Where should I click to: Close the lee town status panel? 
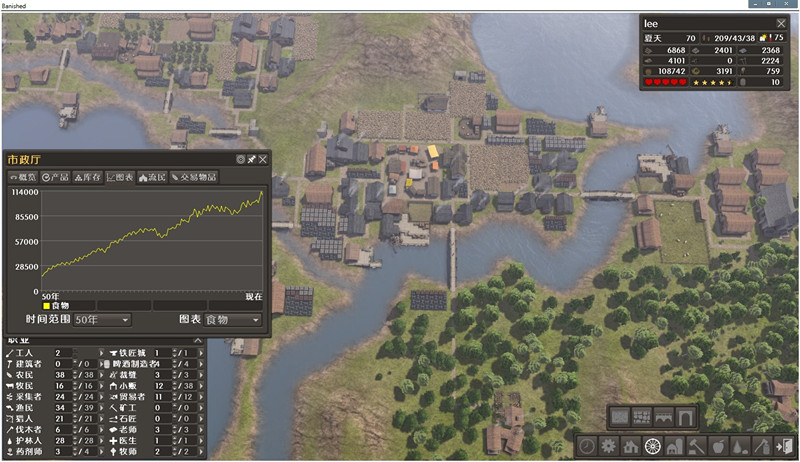(x=781, y=23)
